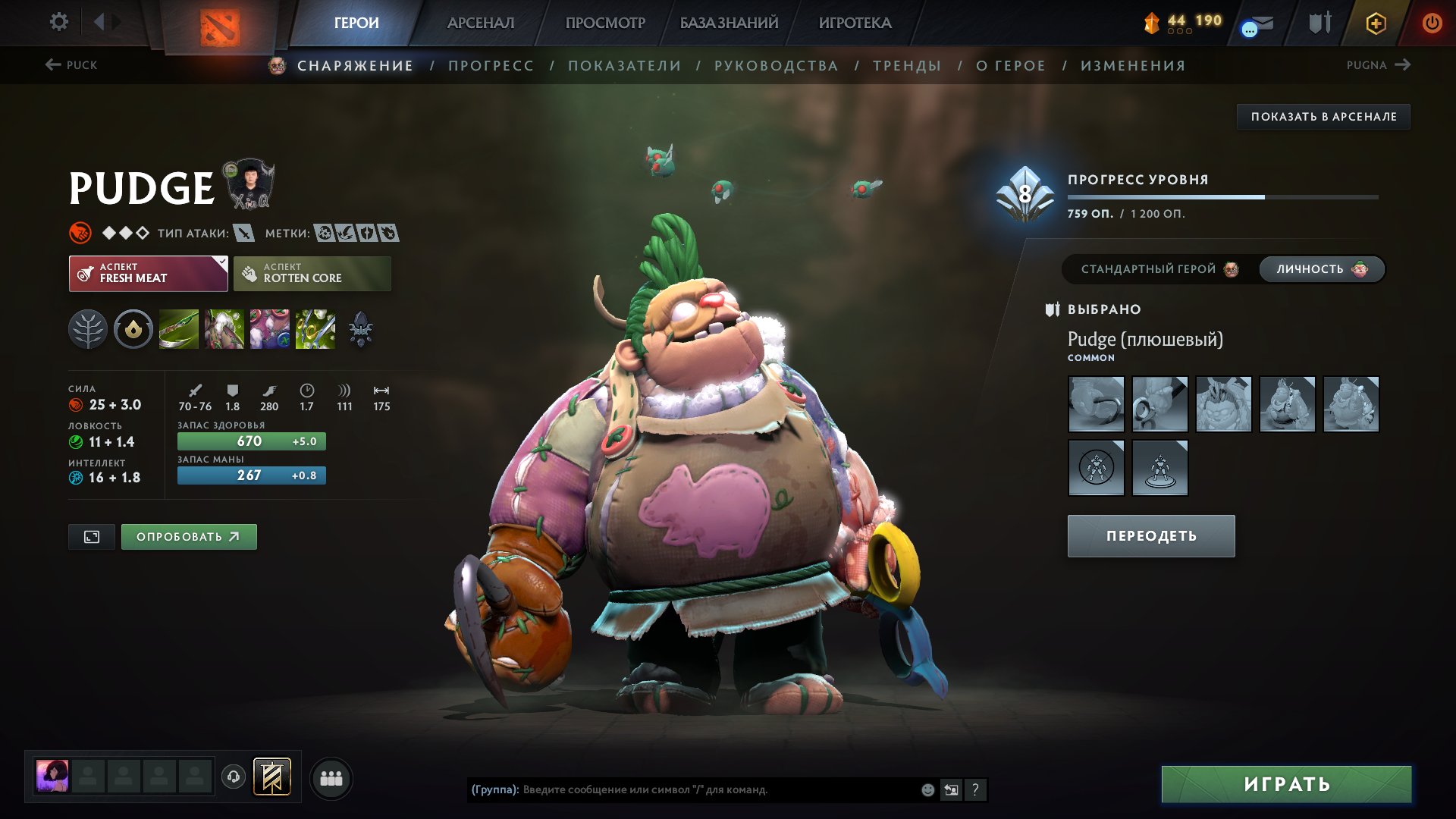Select the Fresh Meat aspect
This screenshot has width=1456, height=819.
(x=148, y=274)
